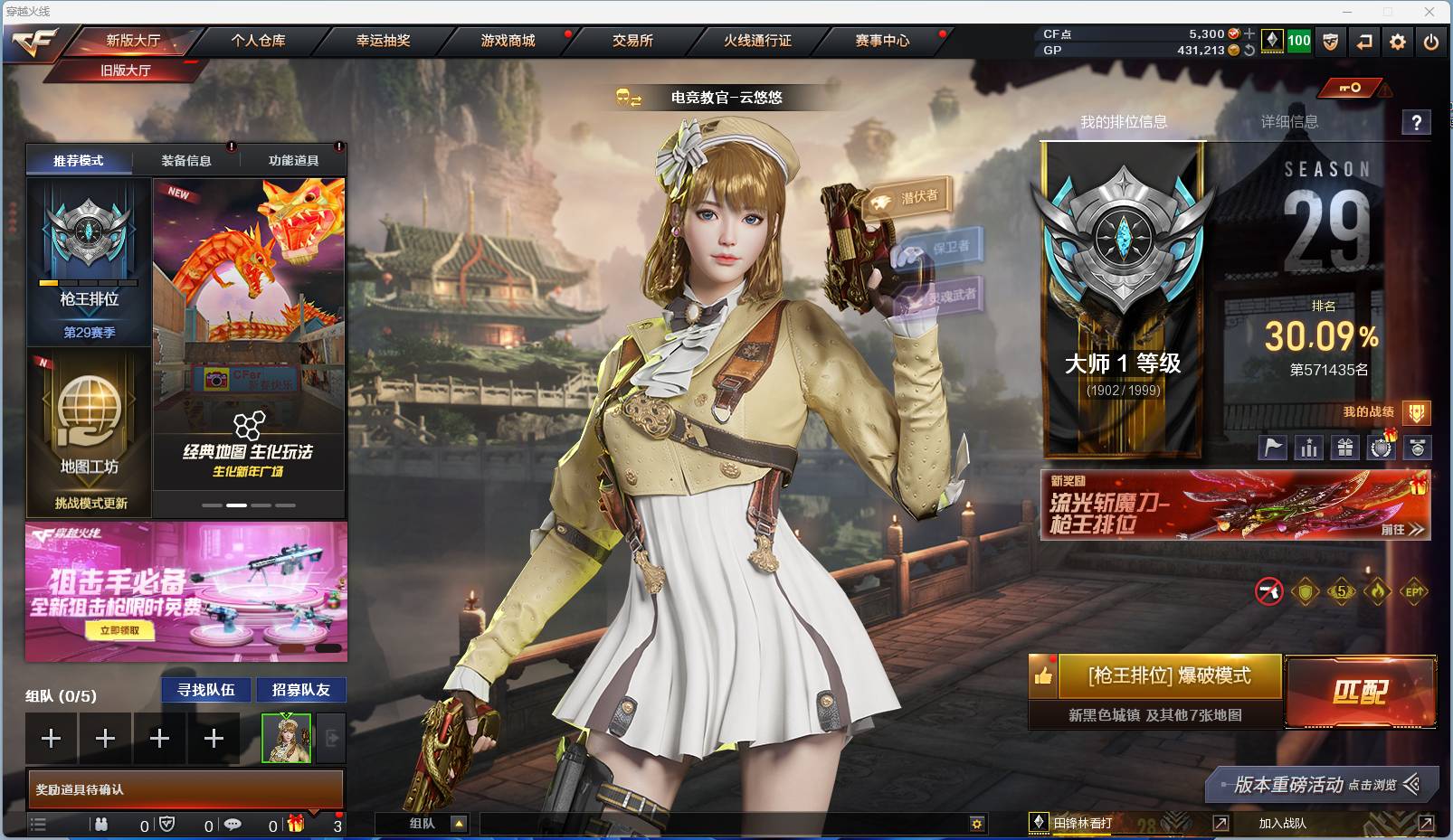Screen dimensions: 1453x840
Task: Click the no-gun restriction badge icon
Action: [x=1269, y=592]
